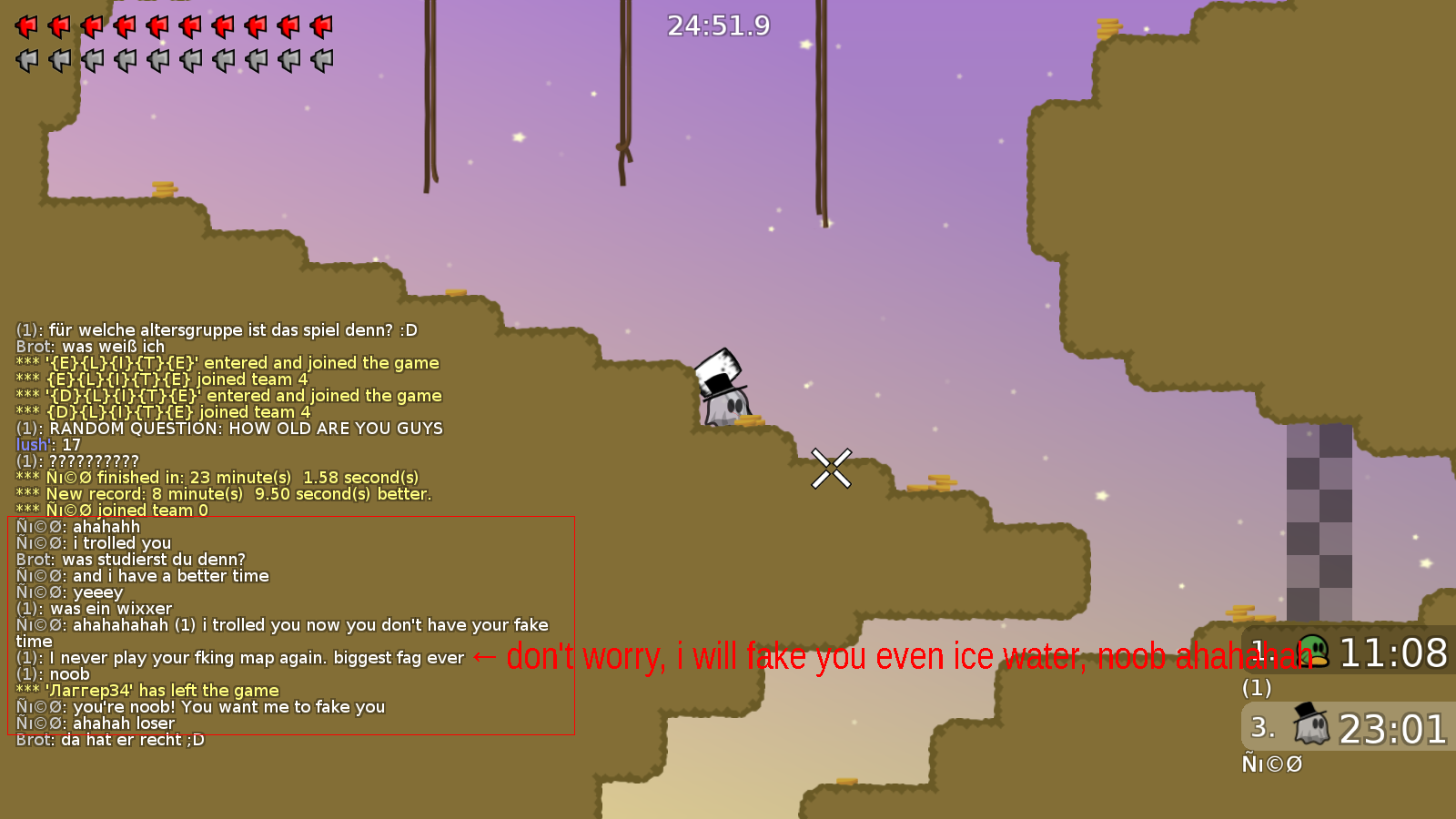The height and width of the screenshot is (819, 1456).
Task: Click the lush' name in chat
Action: pos(31,444)
